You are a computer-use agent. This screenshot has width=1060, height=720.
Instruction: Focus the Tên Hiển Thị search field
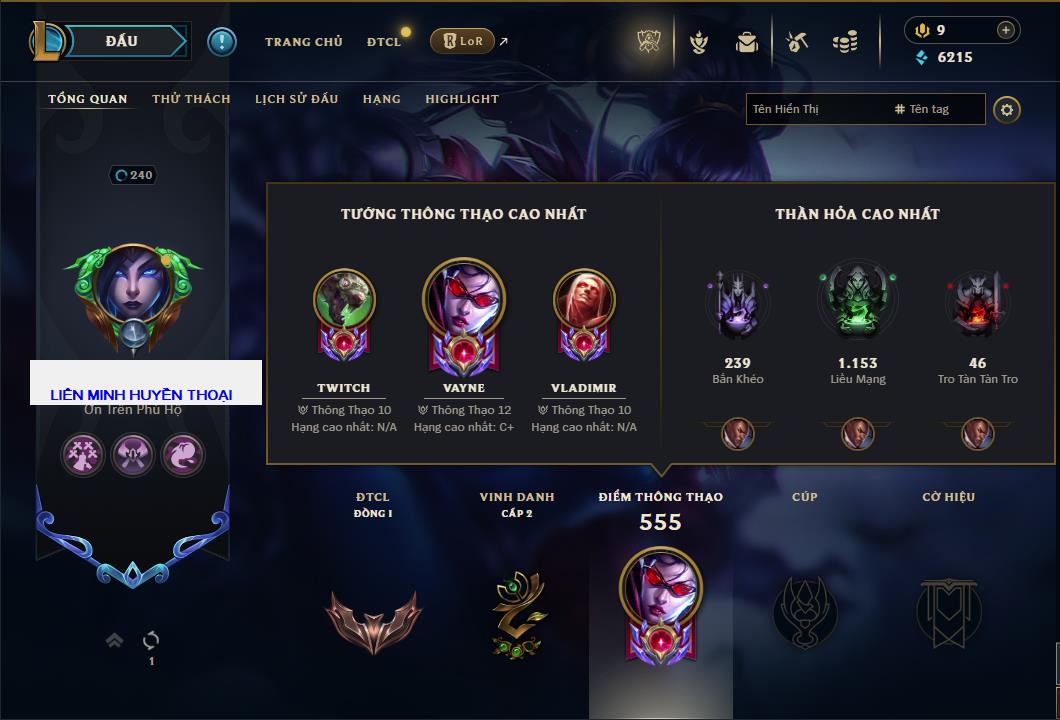tap(815, 109)
